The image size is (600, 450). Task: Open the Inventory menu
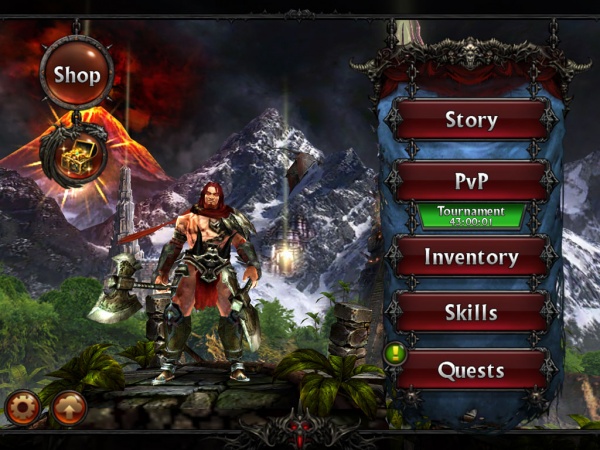(471, 256)
